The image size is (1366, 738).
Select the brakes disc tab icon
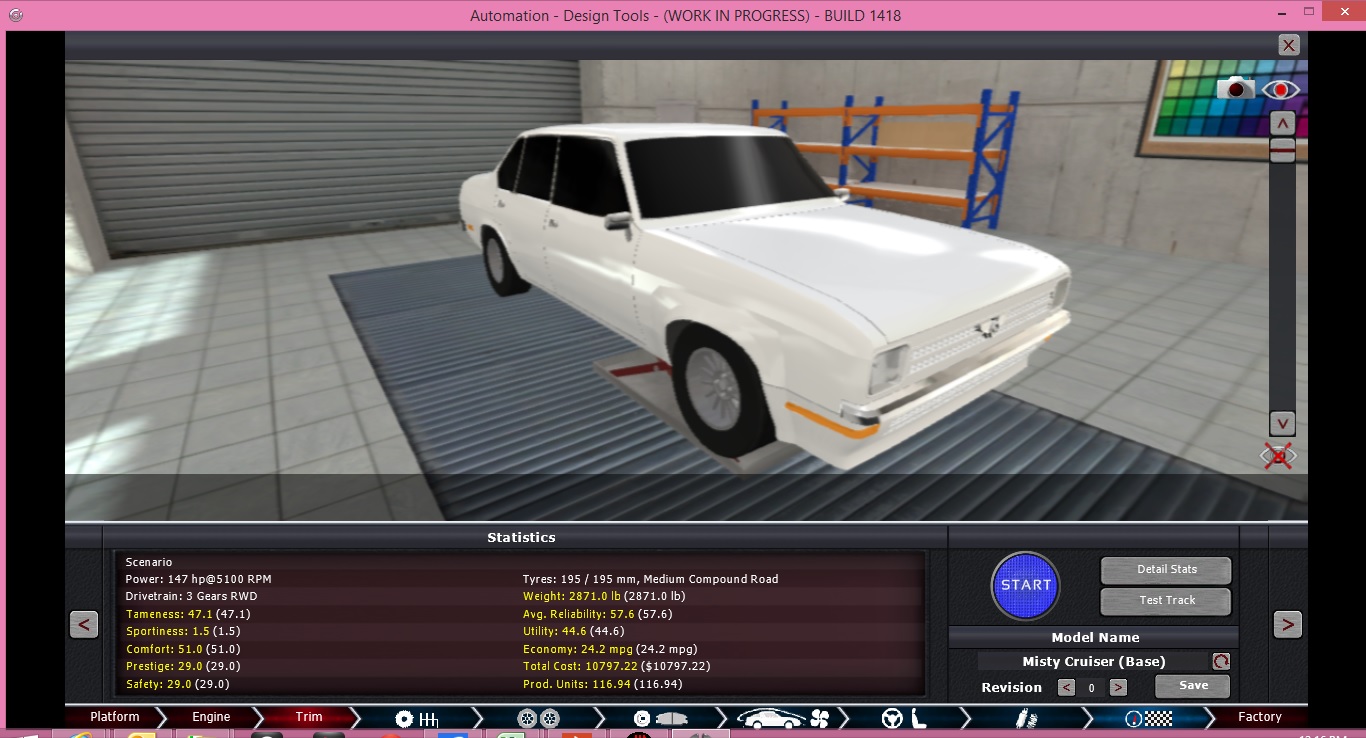pos(640,716)
